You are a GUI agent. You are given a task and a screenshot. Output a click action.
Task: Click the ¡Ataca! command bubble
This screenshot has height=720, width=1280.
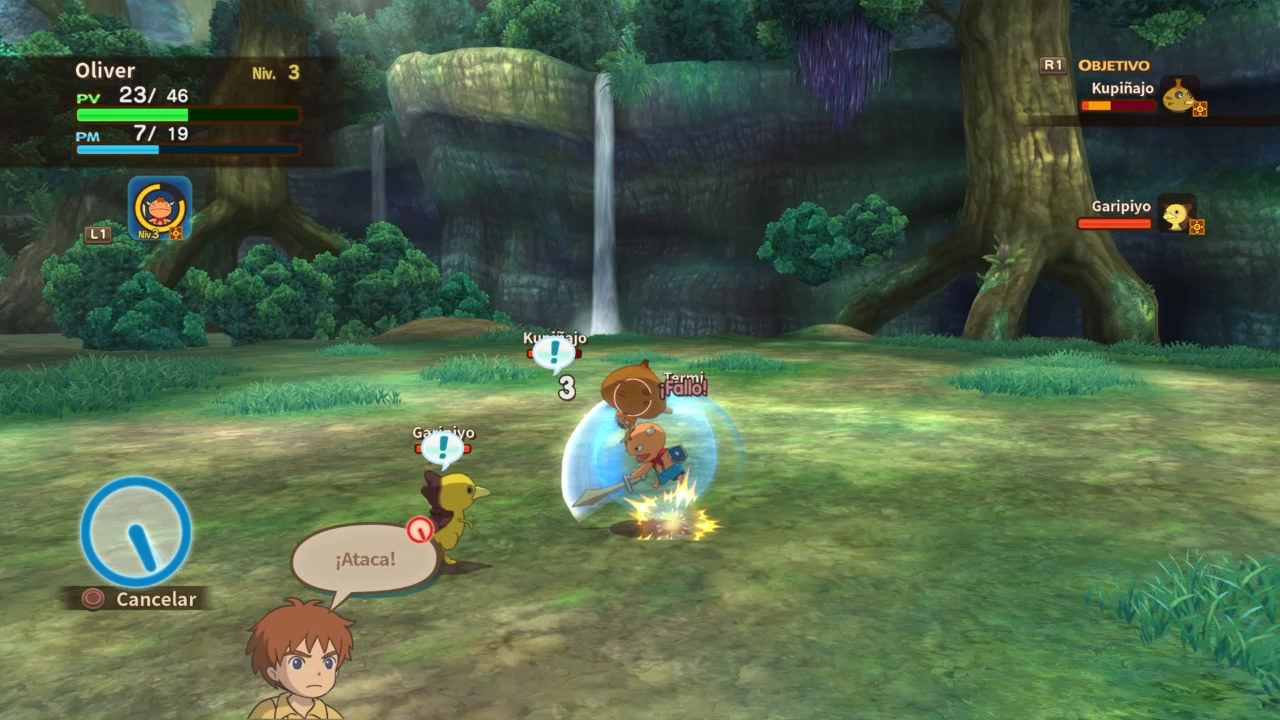coord(365,558)
